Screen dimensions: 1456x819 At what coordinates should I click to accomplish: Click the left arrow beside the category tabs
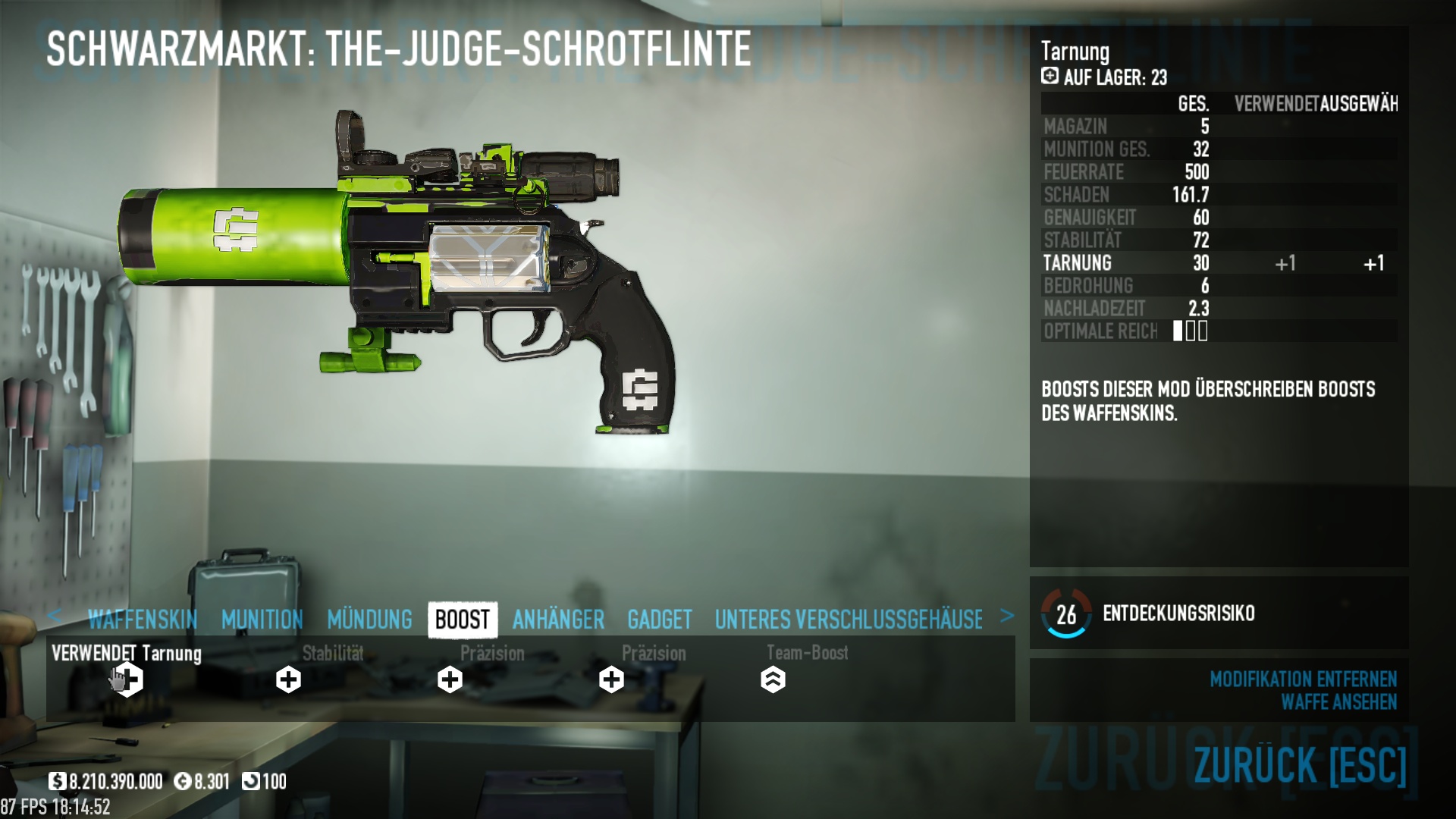tap(54, 616)
